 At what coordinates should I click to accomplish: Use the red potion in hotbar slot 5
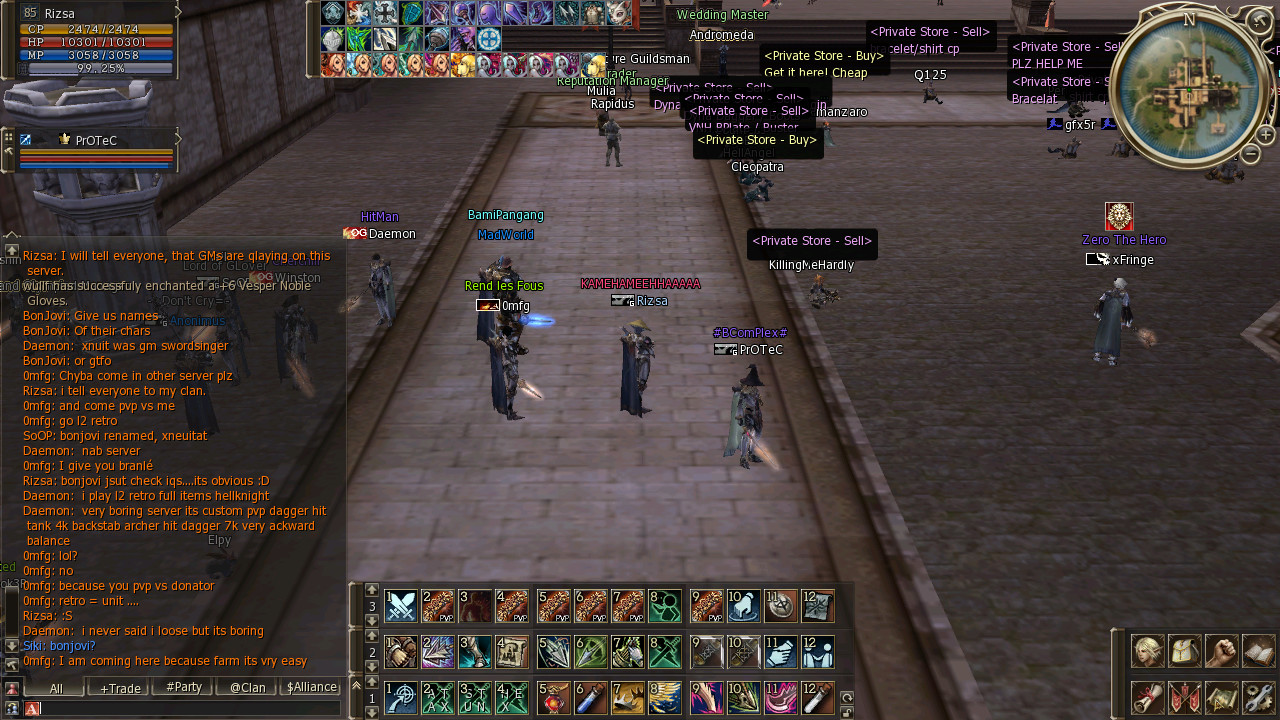click(x=553, y=698)
